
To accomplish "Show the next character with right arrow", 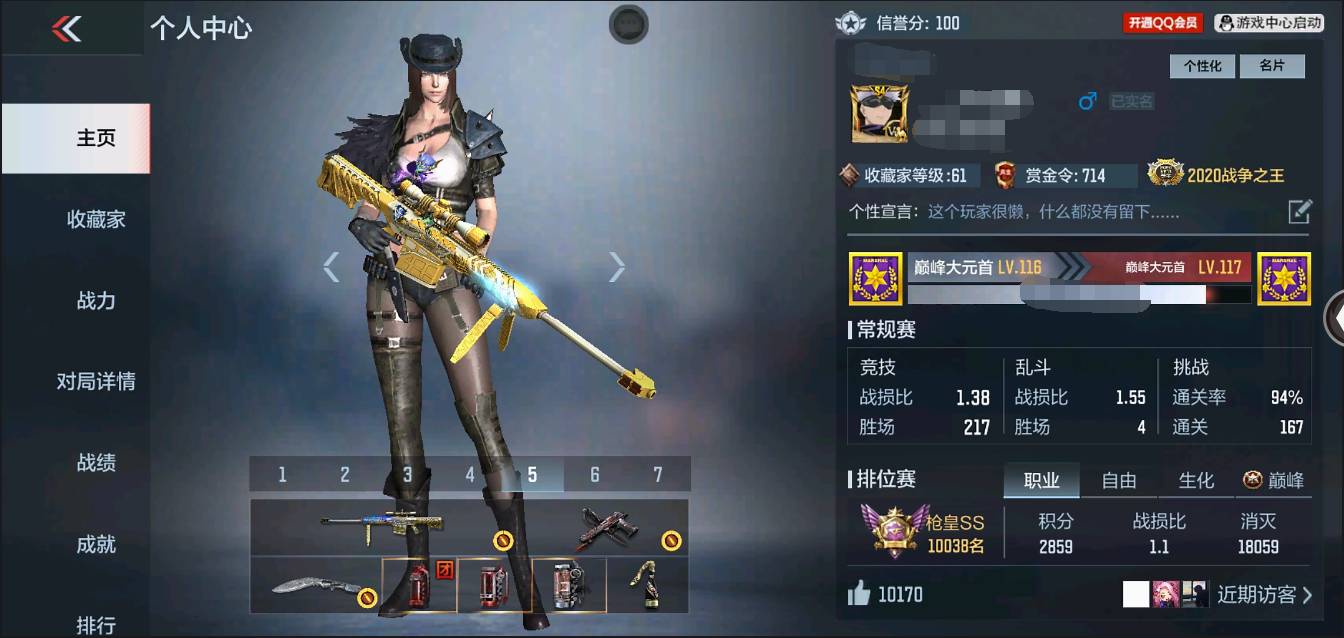I will 617,266.
